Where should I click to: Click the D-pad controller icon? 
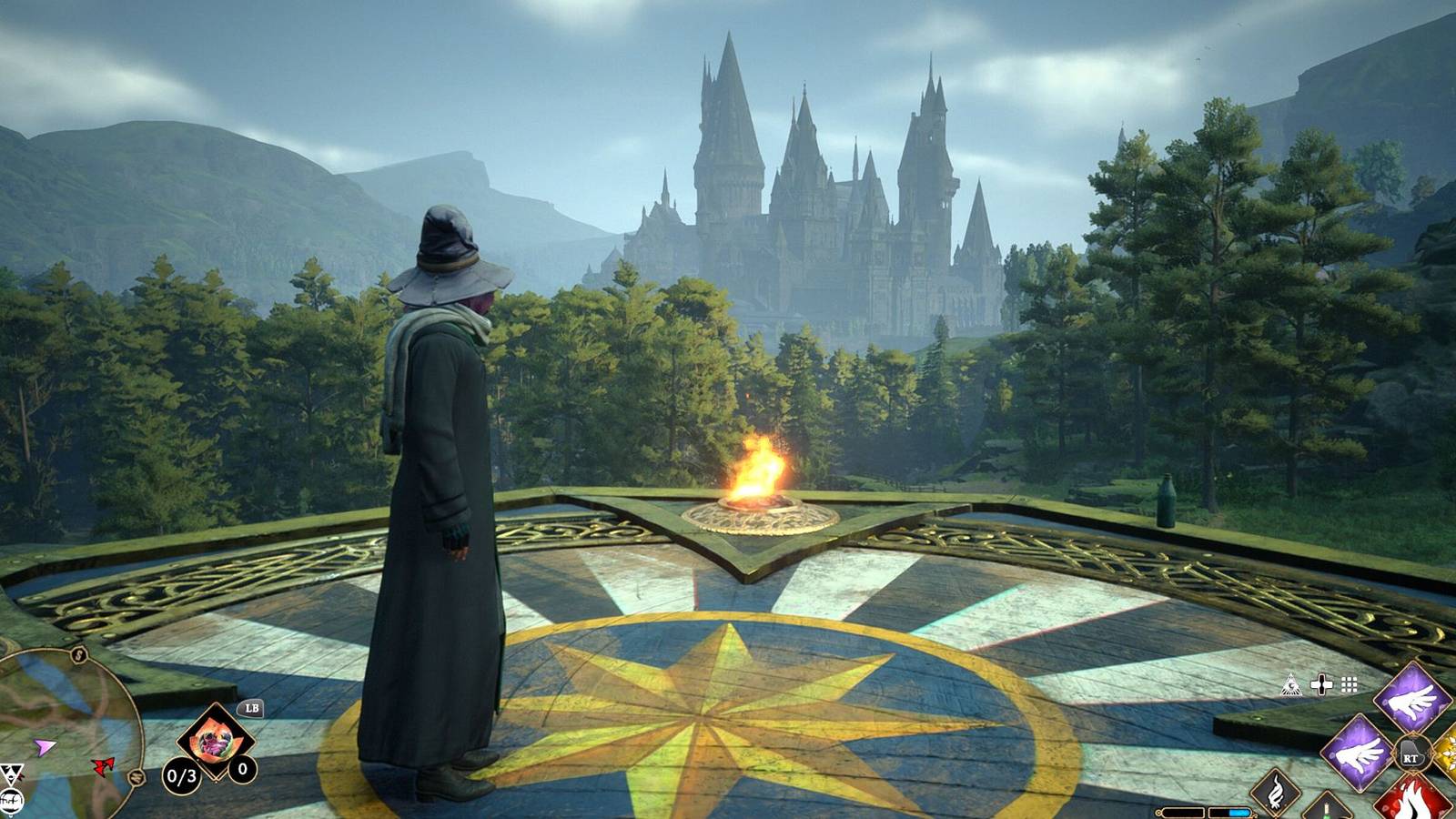pos(1321,684)
